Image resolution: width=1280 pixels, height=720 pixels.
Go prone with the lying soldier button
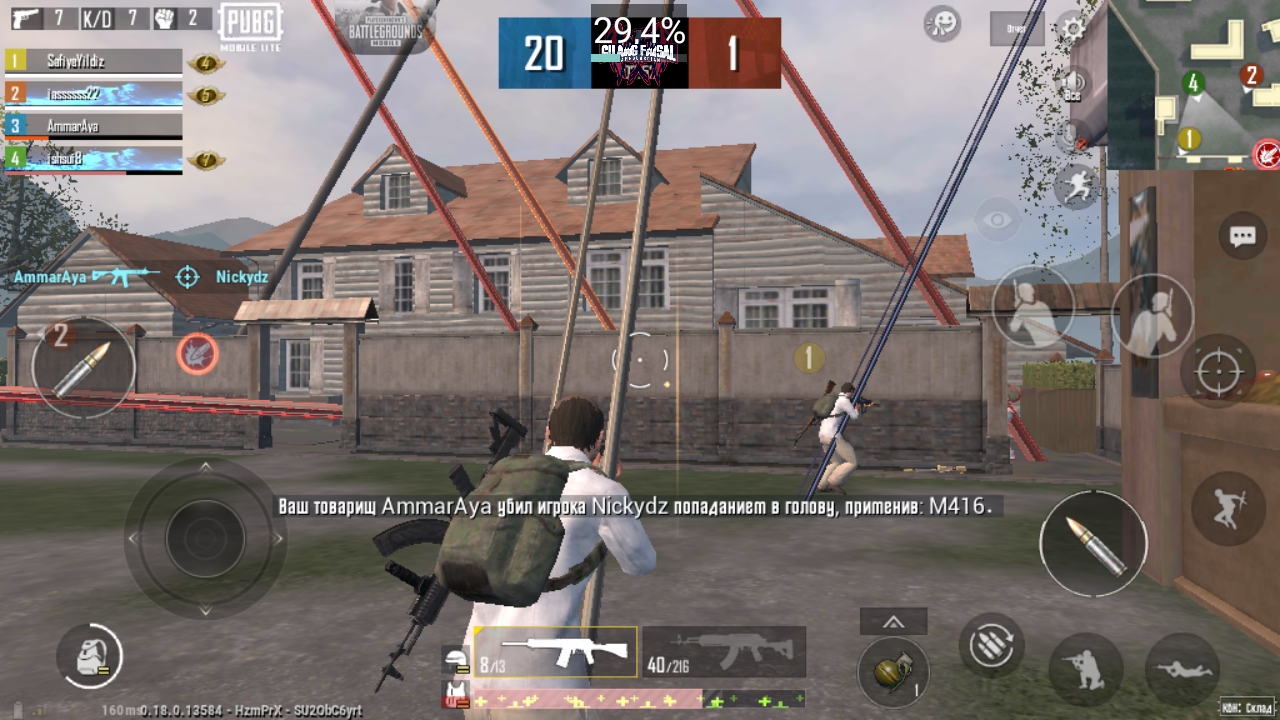[x=1181, y=669]
